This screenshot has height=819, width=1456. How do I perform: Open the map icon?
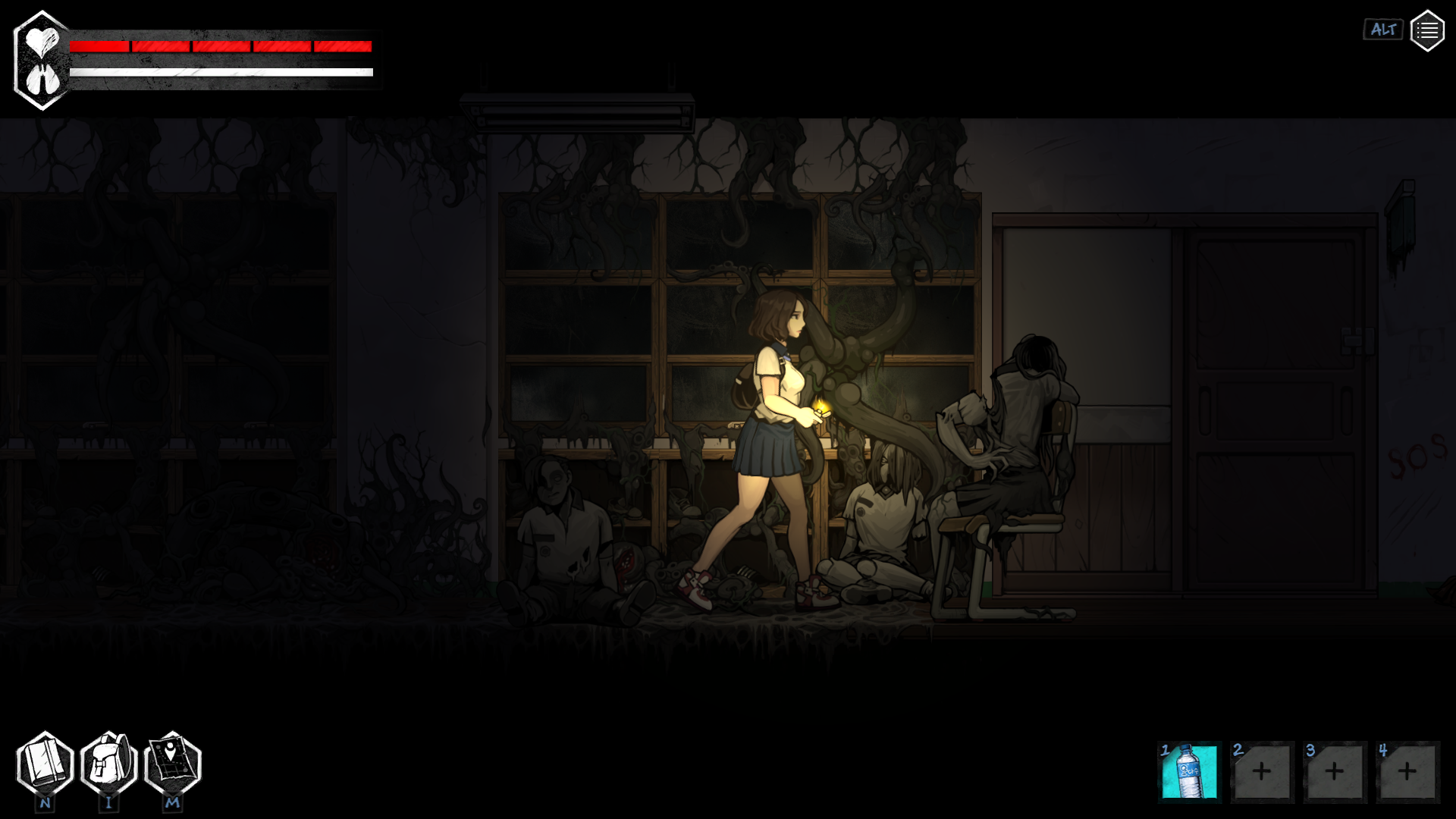[172, 764]
